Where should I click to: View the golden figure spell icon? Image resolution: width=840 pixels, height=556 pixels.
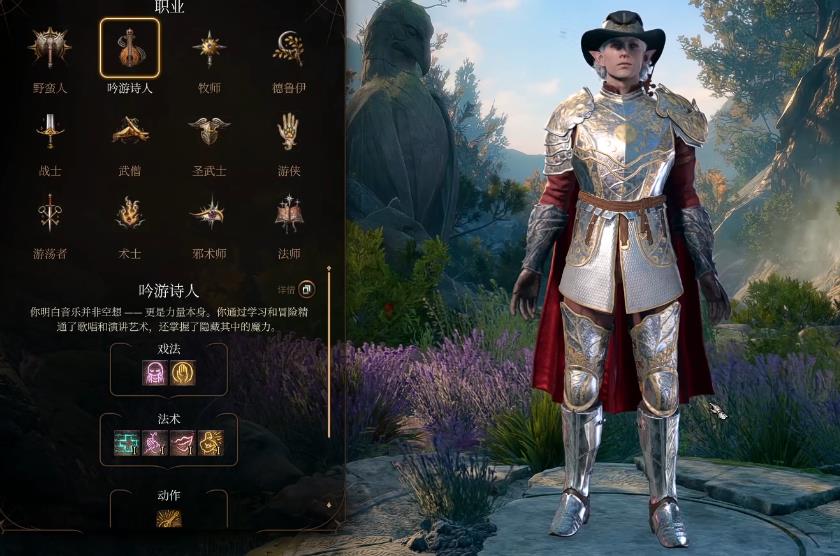(x=211, y=442)
